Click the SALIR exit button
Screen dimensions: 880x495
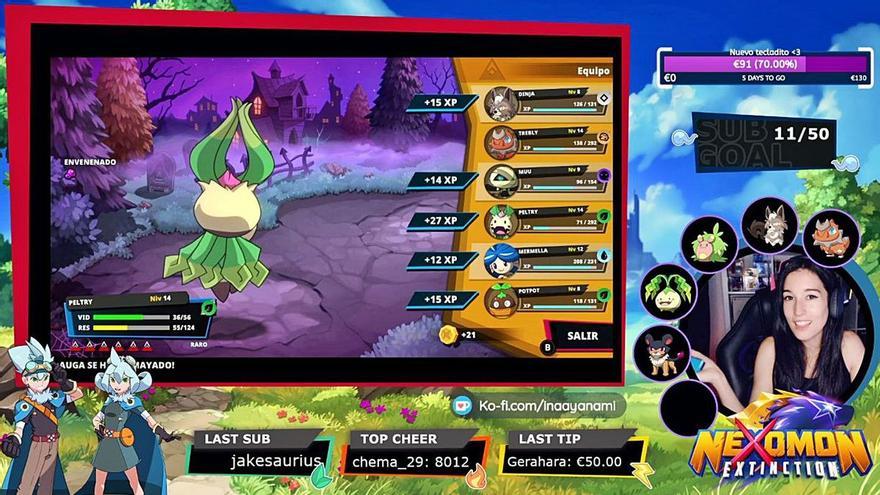pos(581,336)
